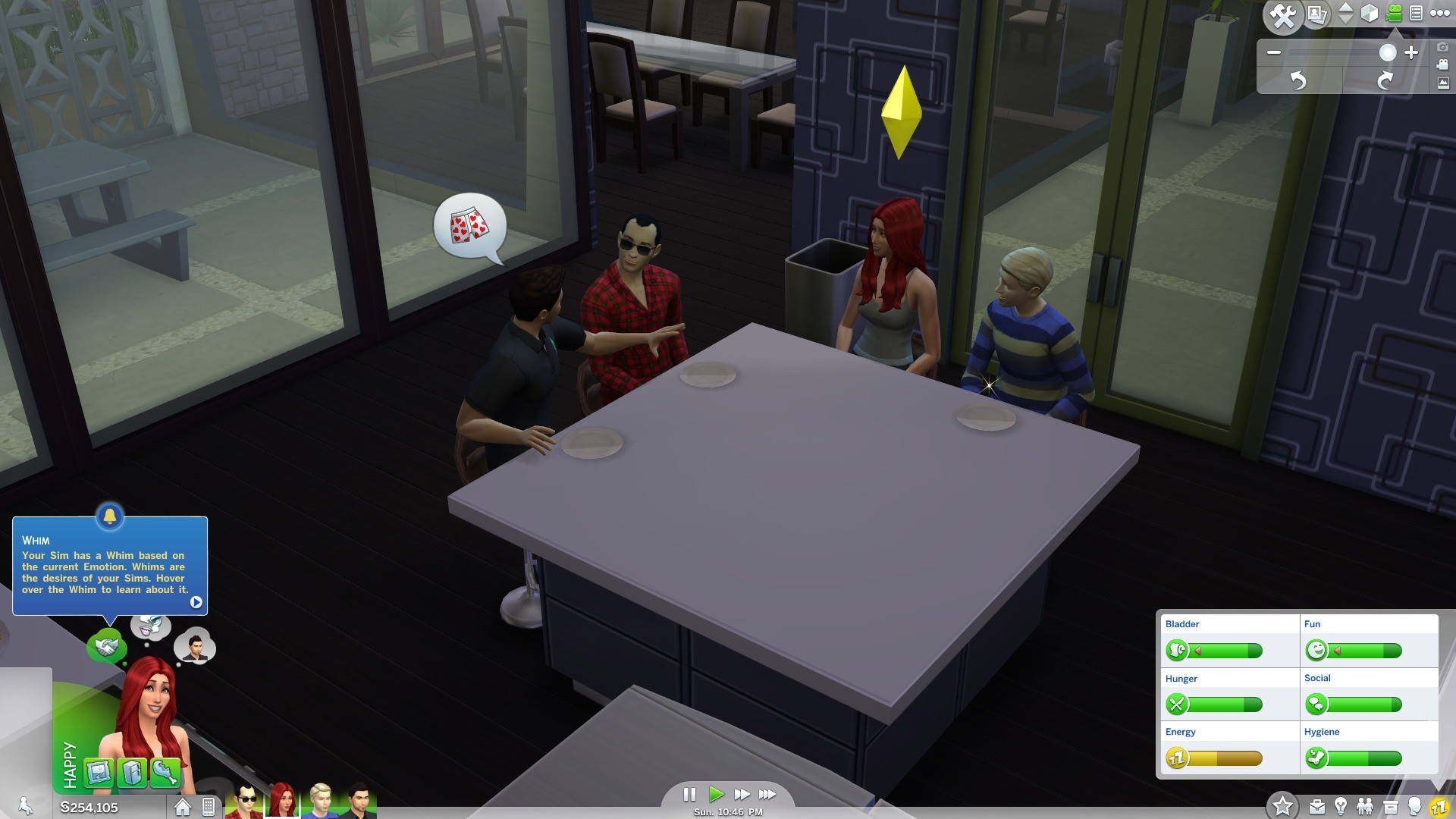Rotate the camera left with the curved arrow
The height and width of the screenshot is (819, 1456).
pyautogui.click(x=1298, y=81)
